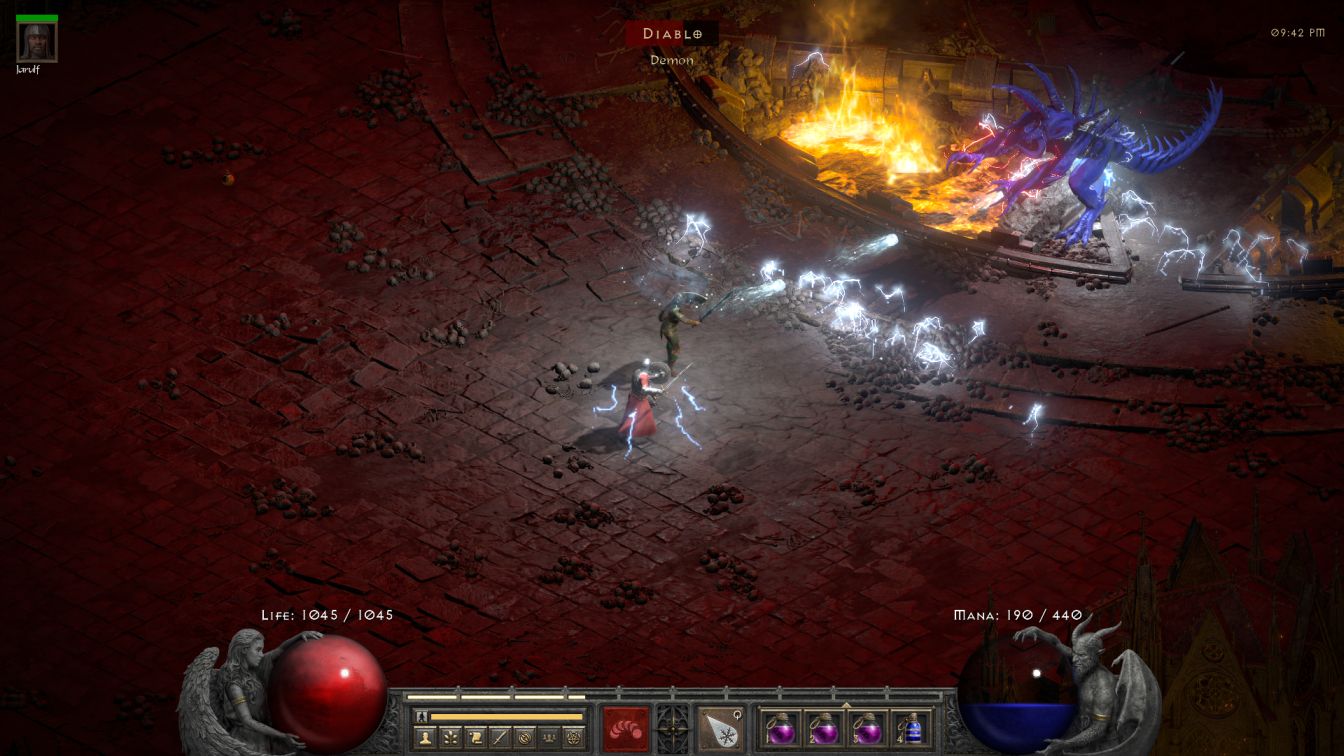Viewport: 1344px width, 756px height.
Task: Use the purple potion in belt slot 2
Action: pos(824,728)
